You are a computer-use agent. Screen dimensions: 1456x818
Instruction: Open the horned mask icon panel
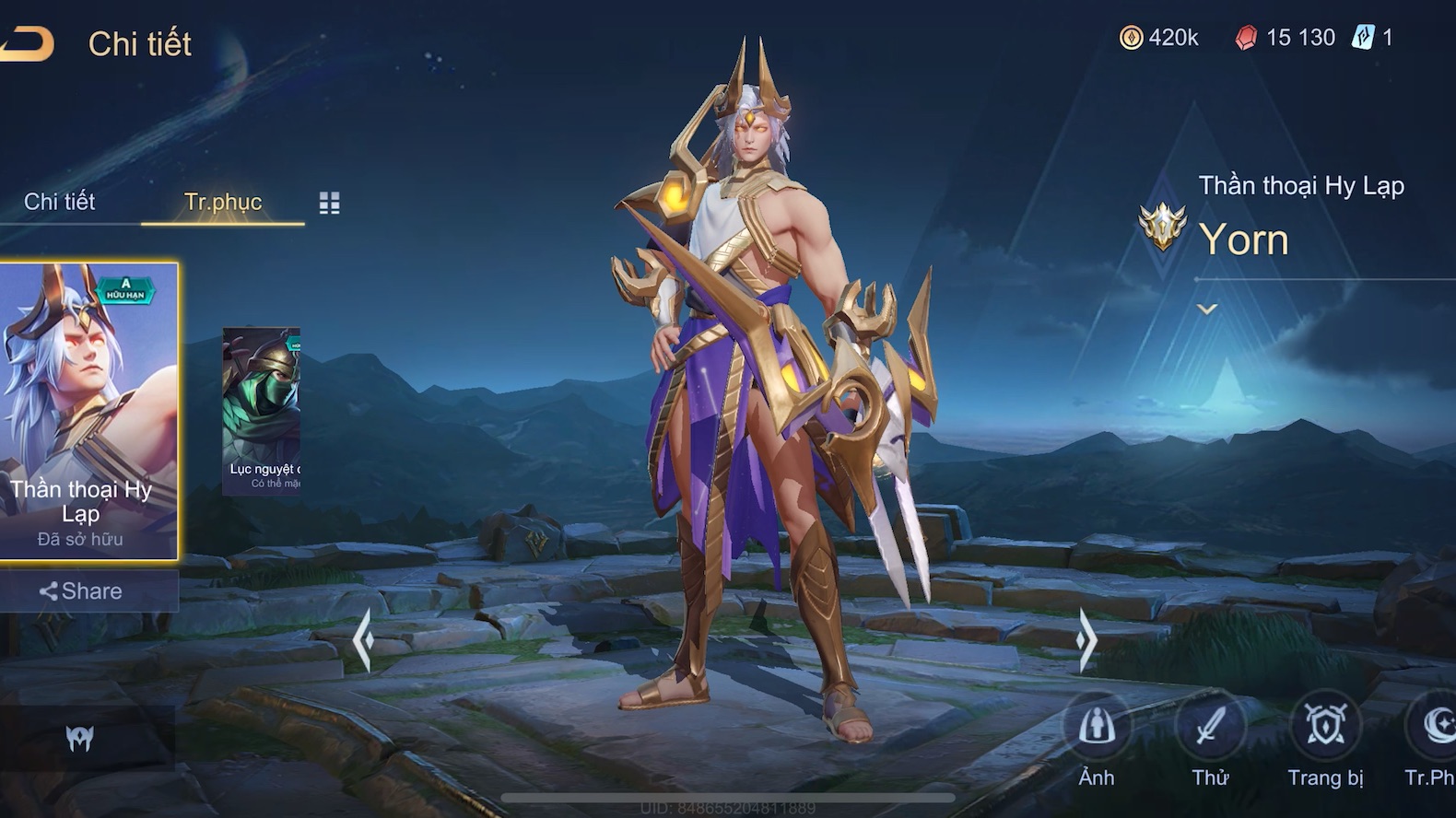(x=80, y=738)
